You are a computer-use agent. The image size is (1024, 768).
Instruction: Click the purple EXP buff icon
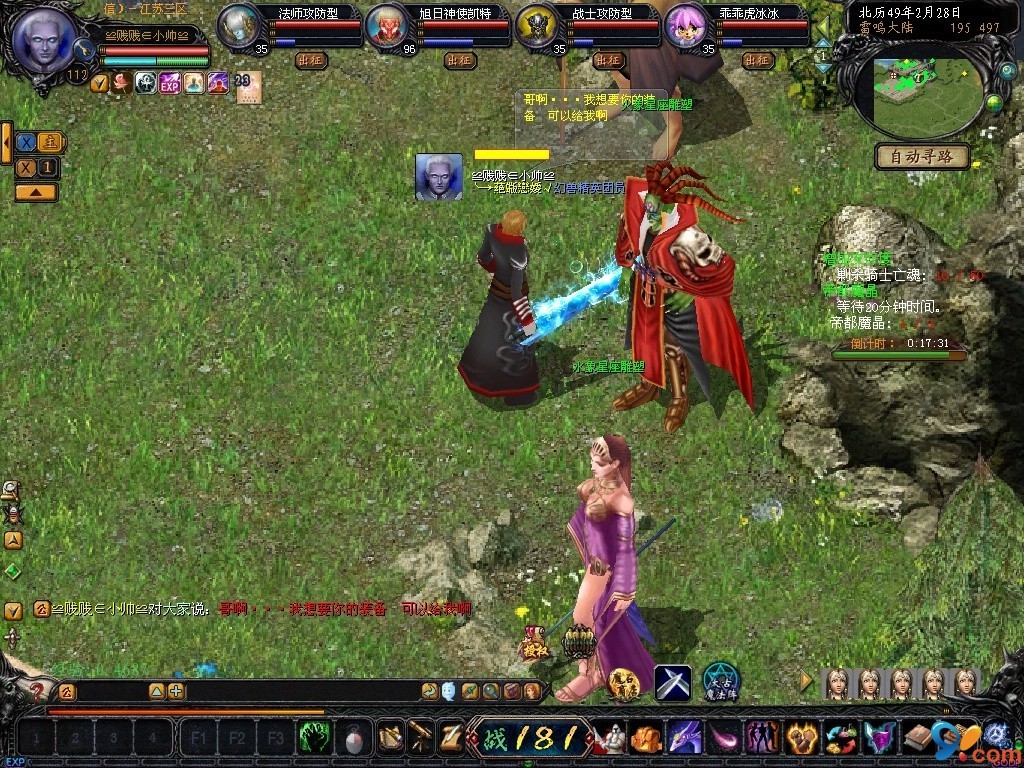[169, 83]
